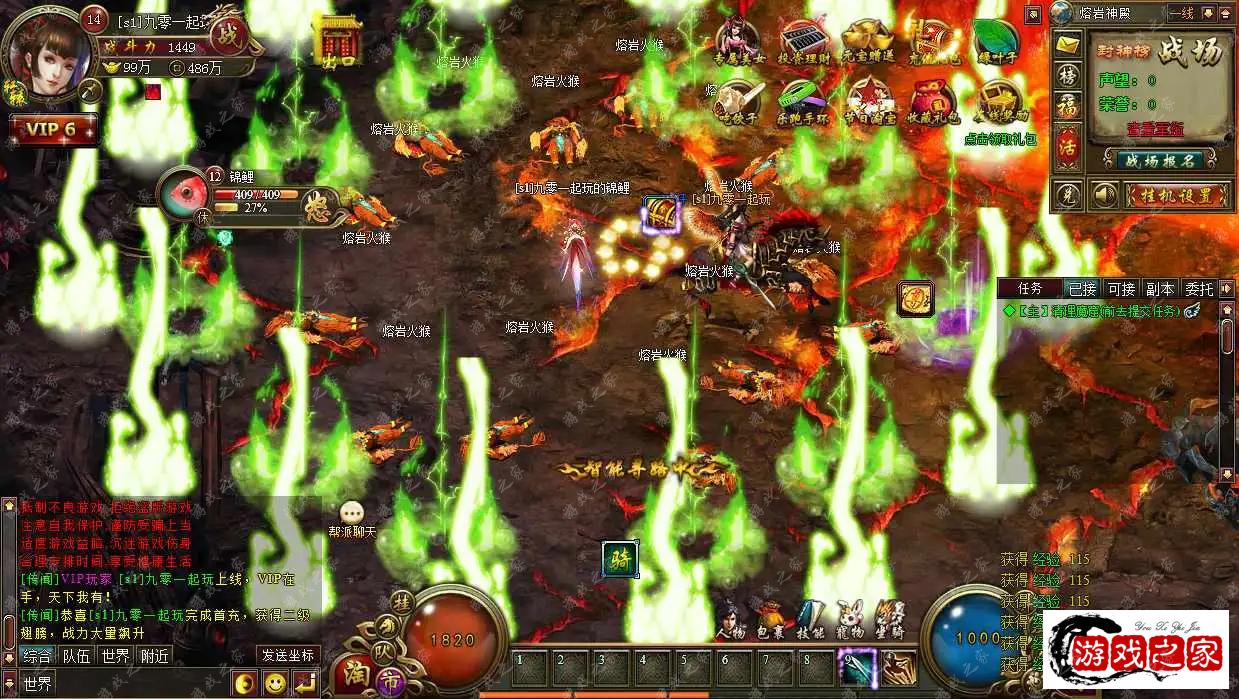1239x699 pixels.
Task: Open the 包裹 inventory bag
Action: click(770, 622)
